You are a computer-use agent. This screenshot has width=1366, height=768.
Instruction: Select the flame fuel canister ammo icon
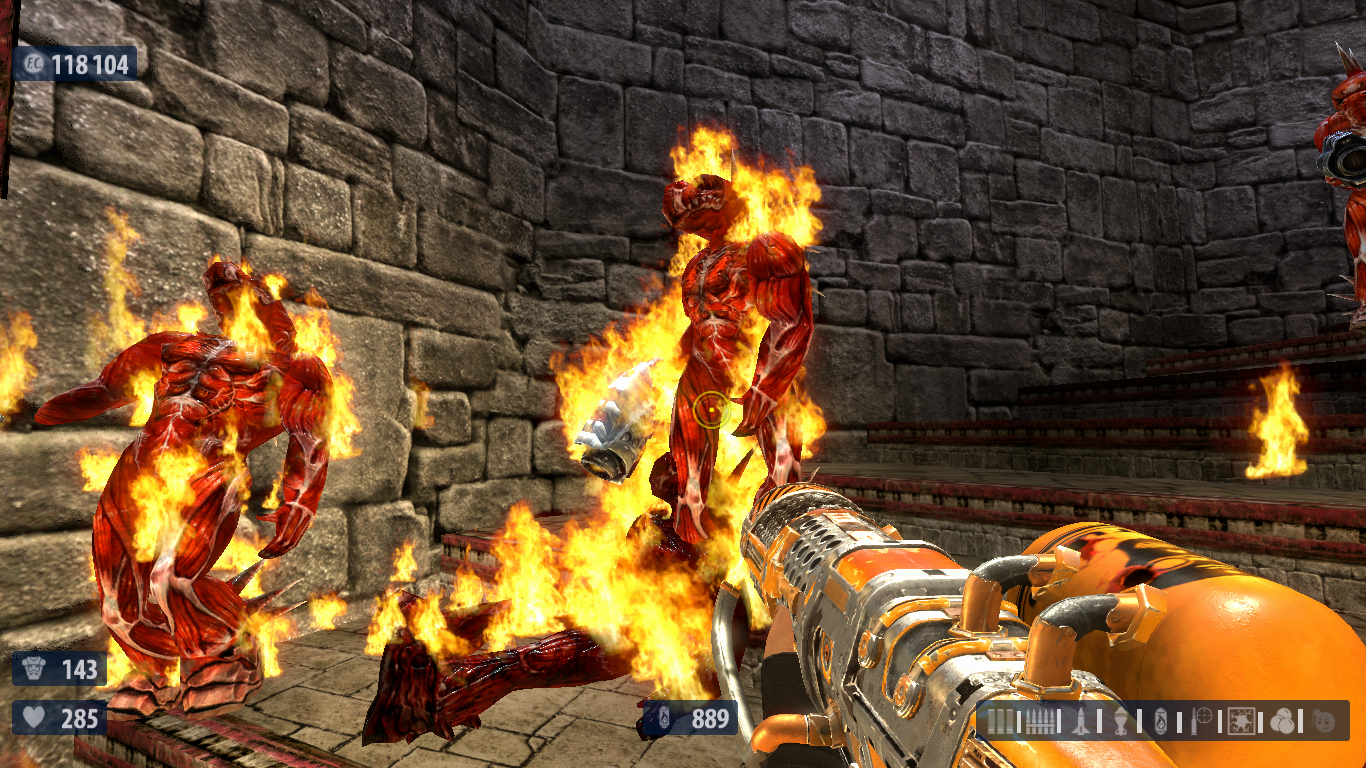[x=1160, y=720]
